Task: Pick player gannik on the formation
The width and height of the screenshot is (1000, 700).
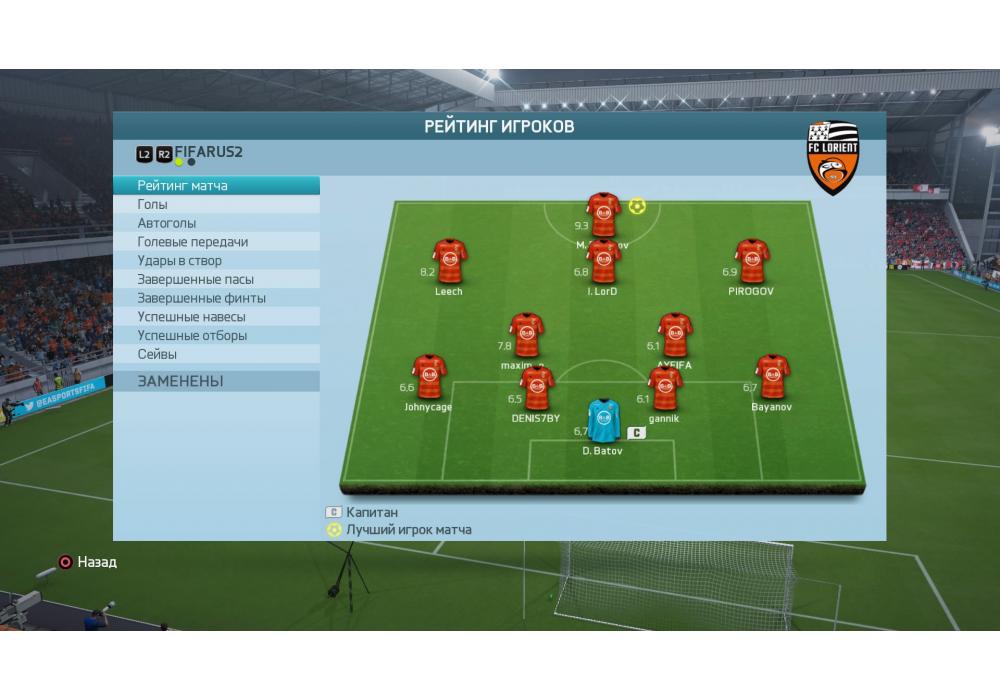Action: [x=665, y=389]
